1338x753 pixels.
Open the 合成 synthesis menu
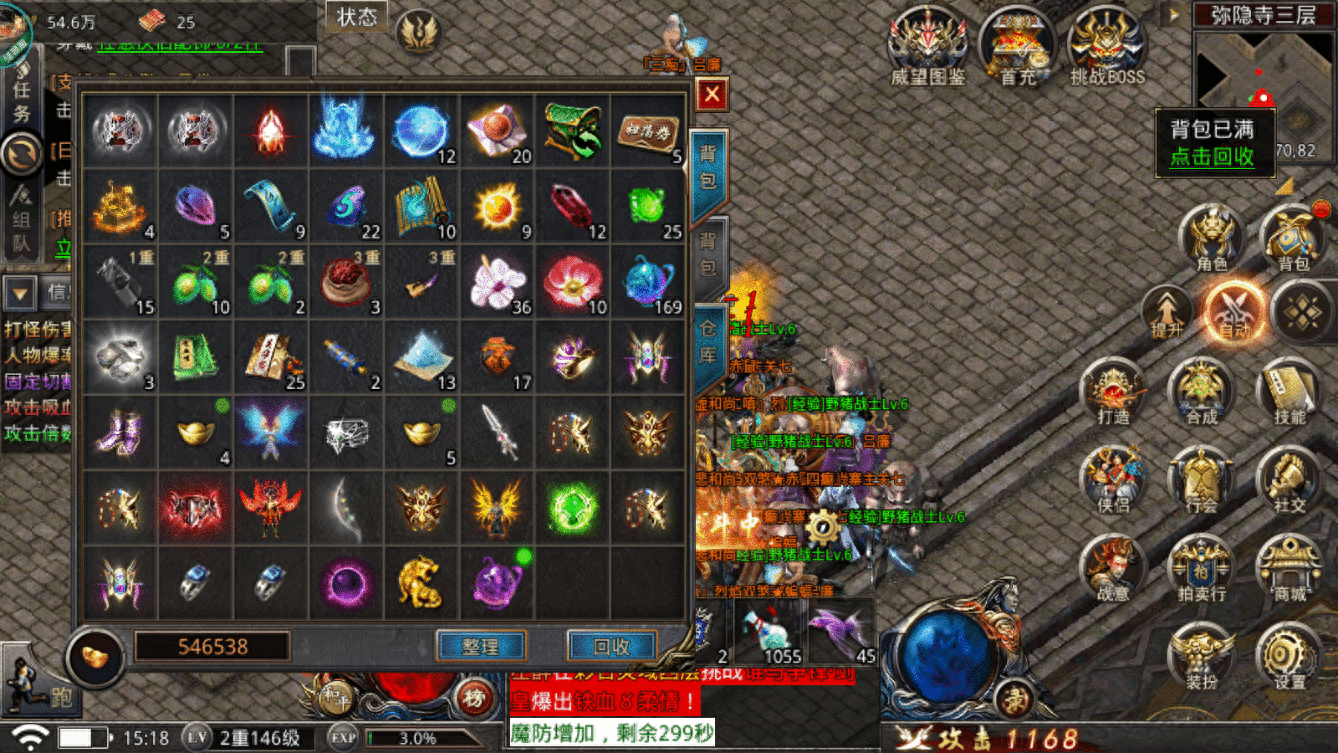tap(1201, 392)
